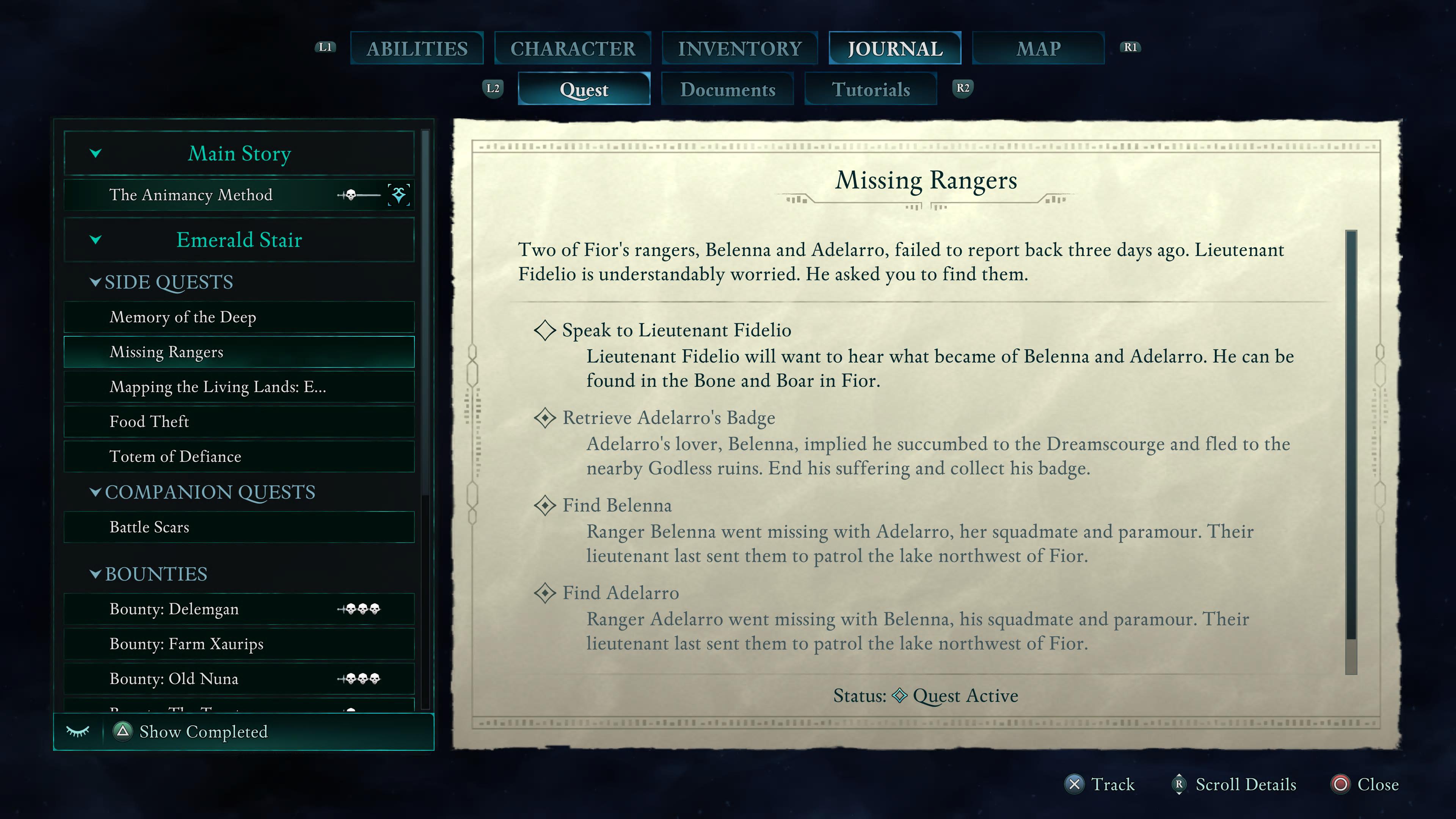Collapse the Bounties category
This screenshot has width=1456, height=819.
[96, 574]
